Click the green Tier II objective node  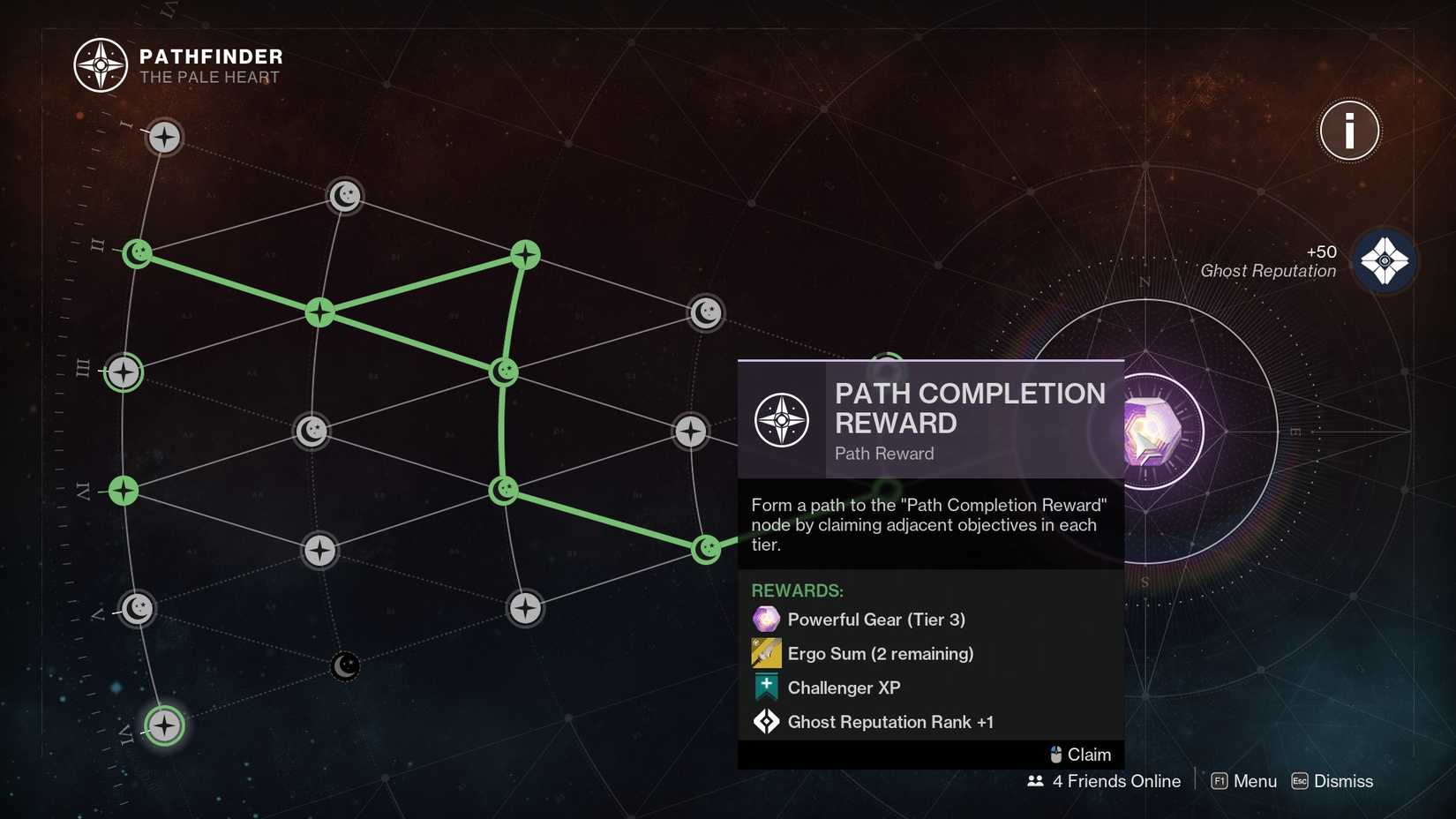click(x=138, y=253)
